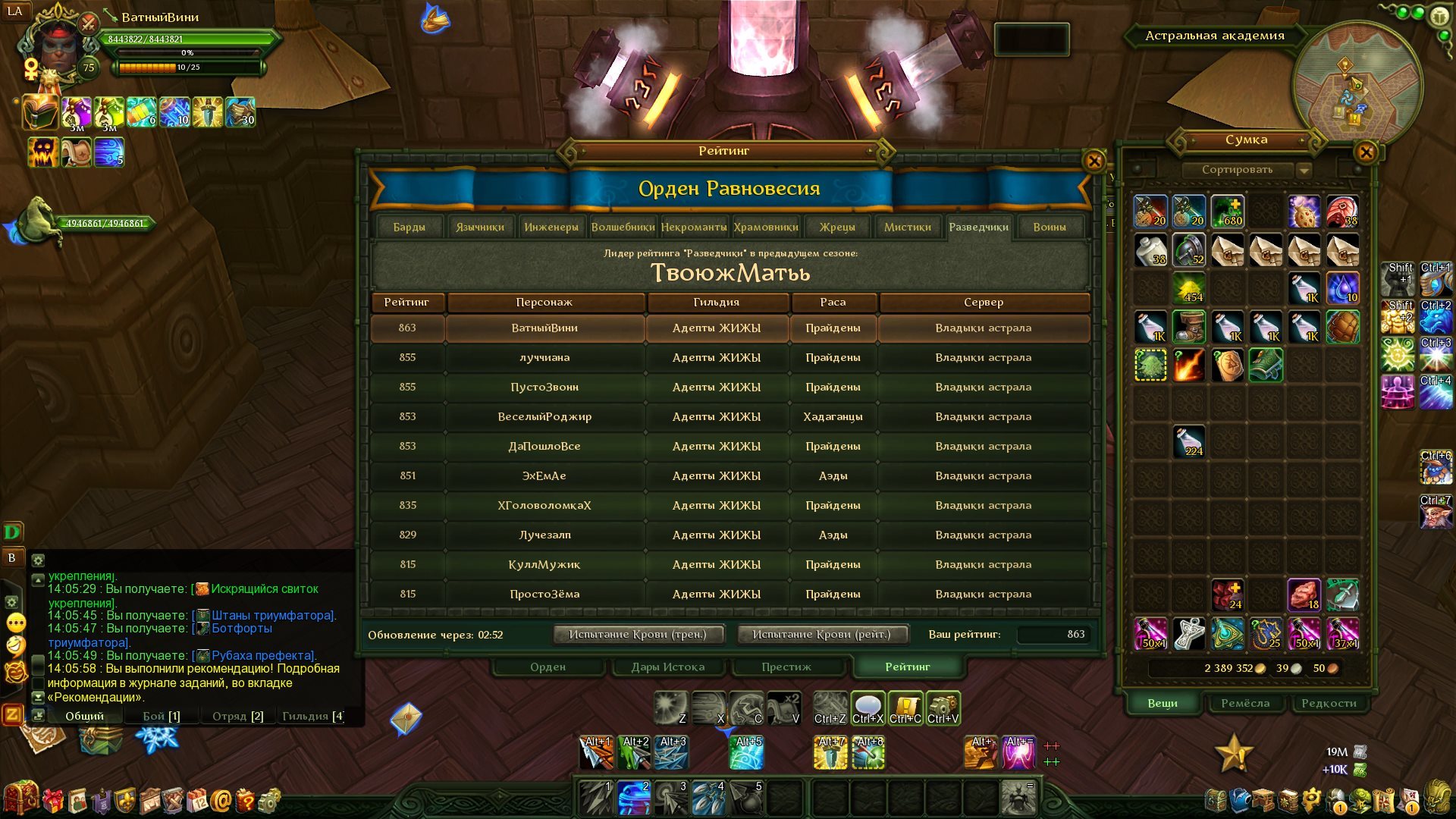
Task: Open the Воины ranking tab
Action: [x=1049, y=227]
